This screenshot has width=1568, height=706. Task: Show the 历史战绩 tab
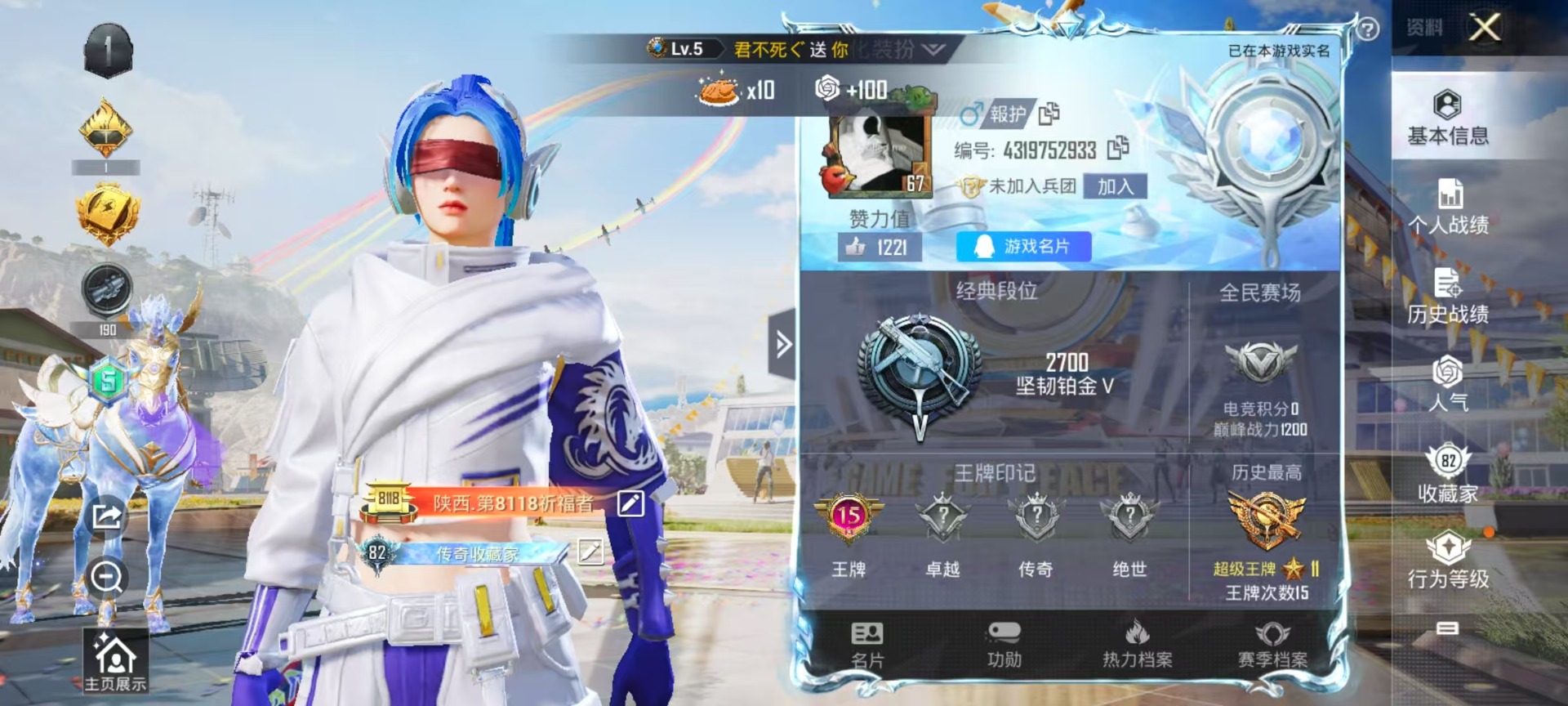[x=1448, y=296]
